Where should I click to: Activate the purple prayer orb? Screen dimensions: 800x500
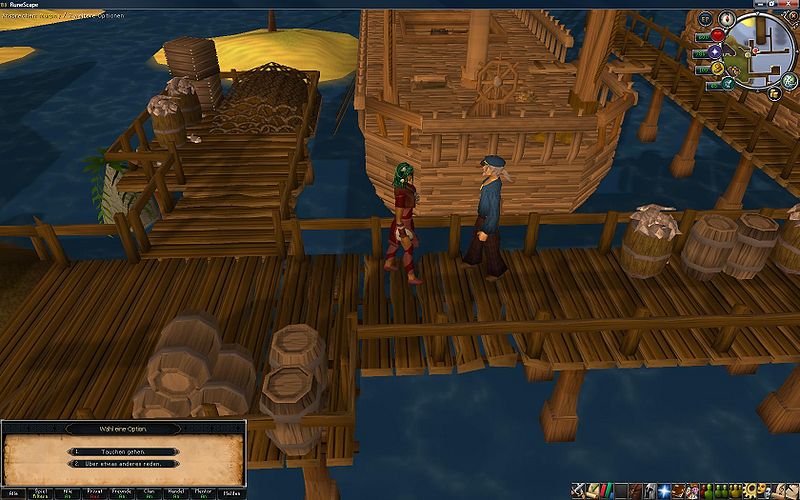pos(716,52)
